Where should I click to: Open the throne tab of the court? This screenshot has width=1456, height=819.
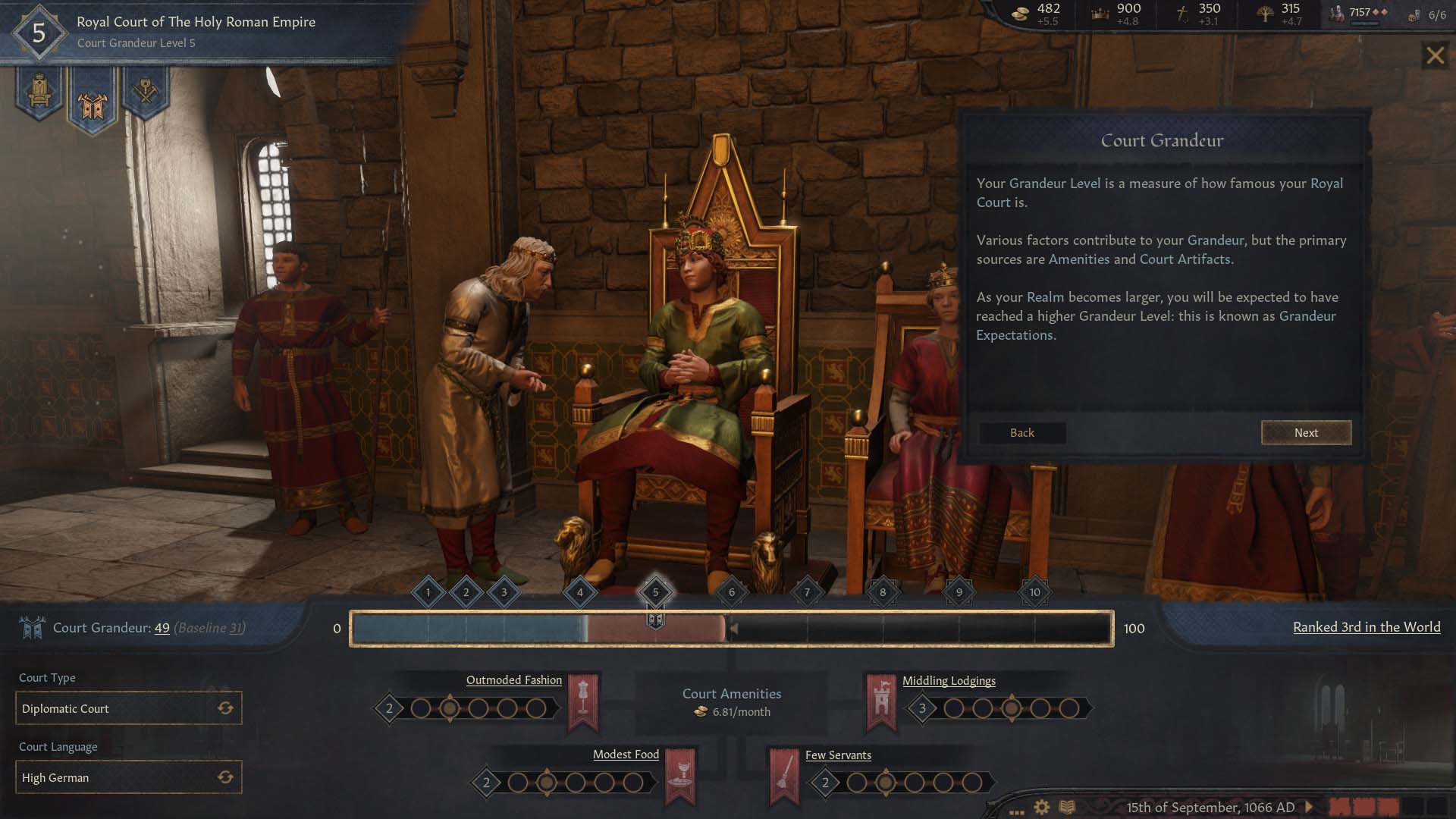tap(39, 93)
